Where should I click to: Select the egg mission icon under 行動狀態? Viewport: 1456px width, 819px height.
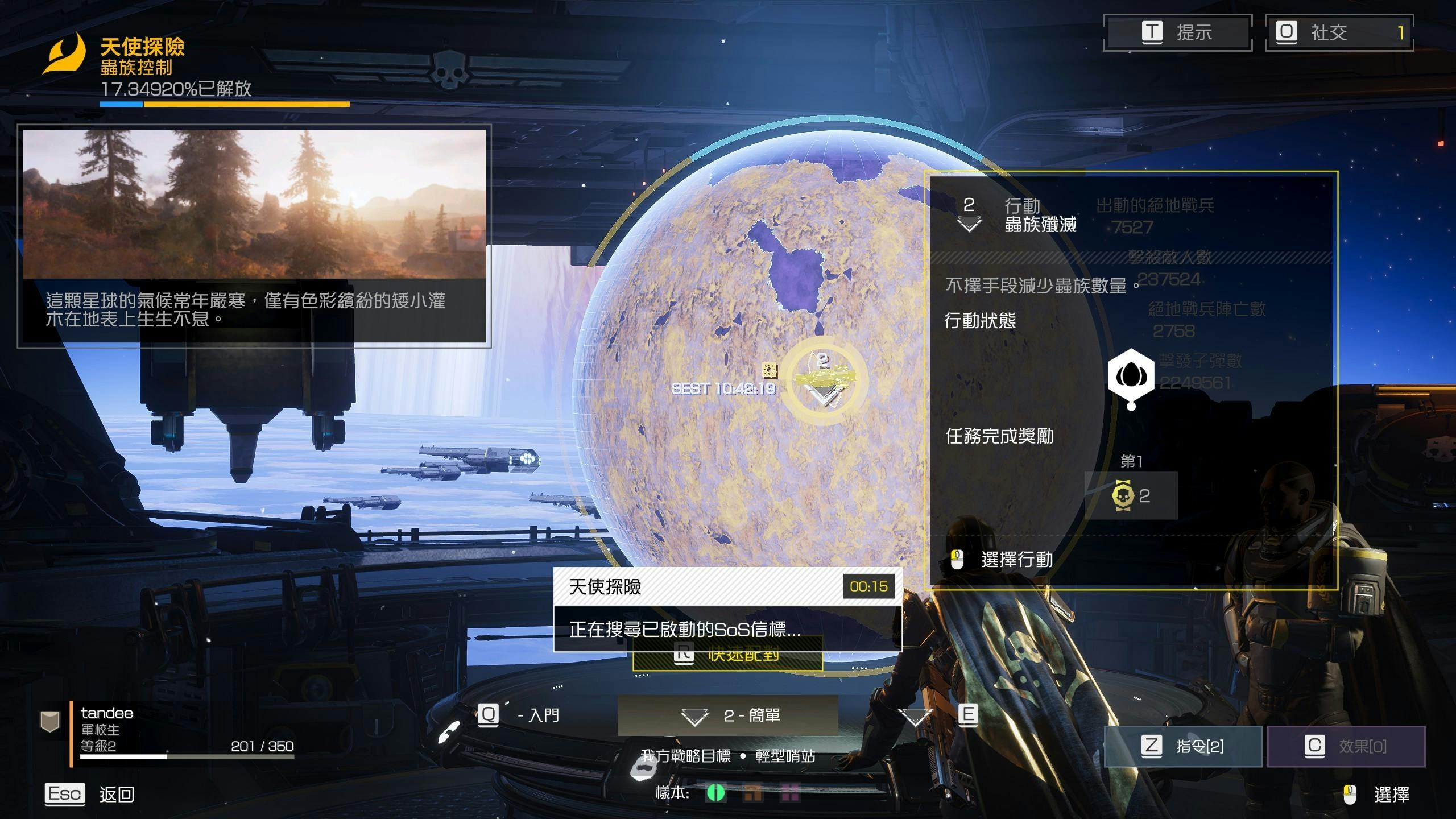click(1131, 375)
